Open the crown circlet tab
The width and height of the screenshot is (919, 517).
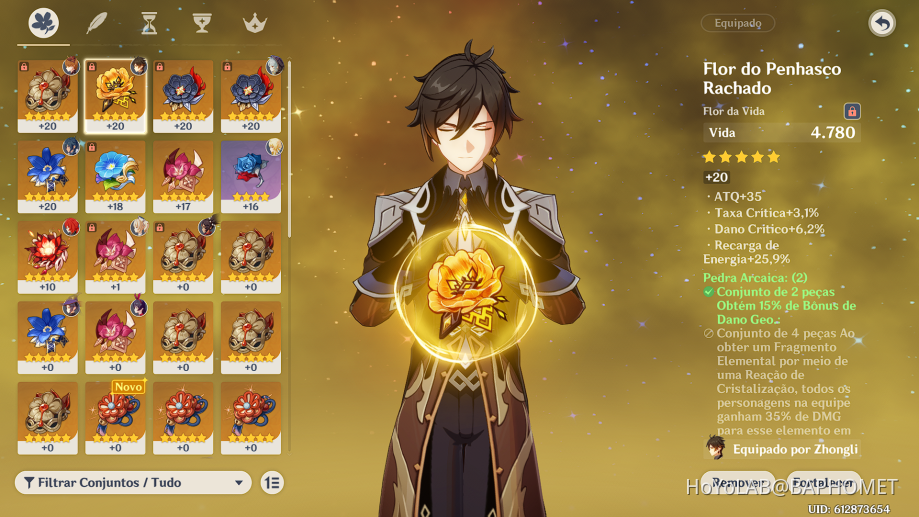(x=254, y=23)
